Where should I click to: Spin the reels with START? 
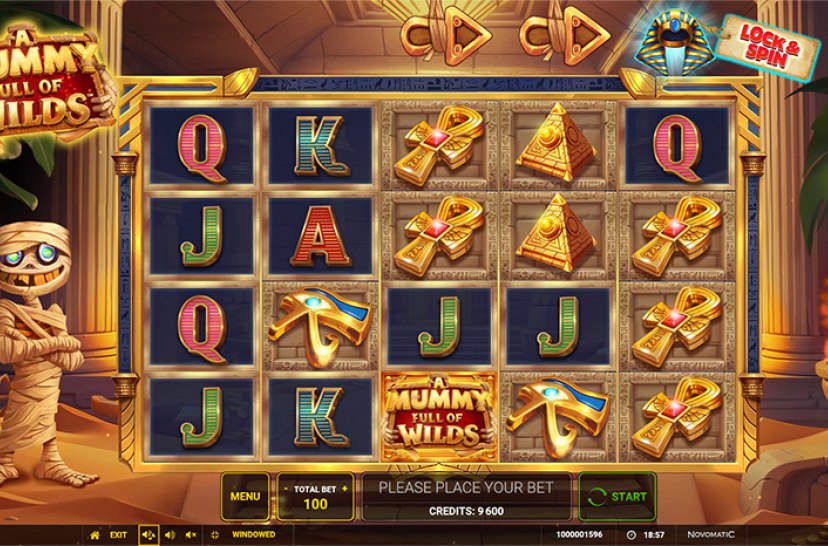pyautogui.click(x=617, y=496)
